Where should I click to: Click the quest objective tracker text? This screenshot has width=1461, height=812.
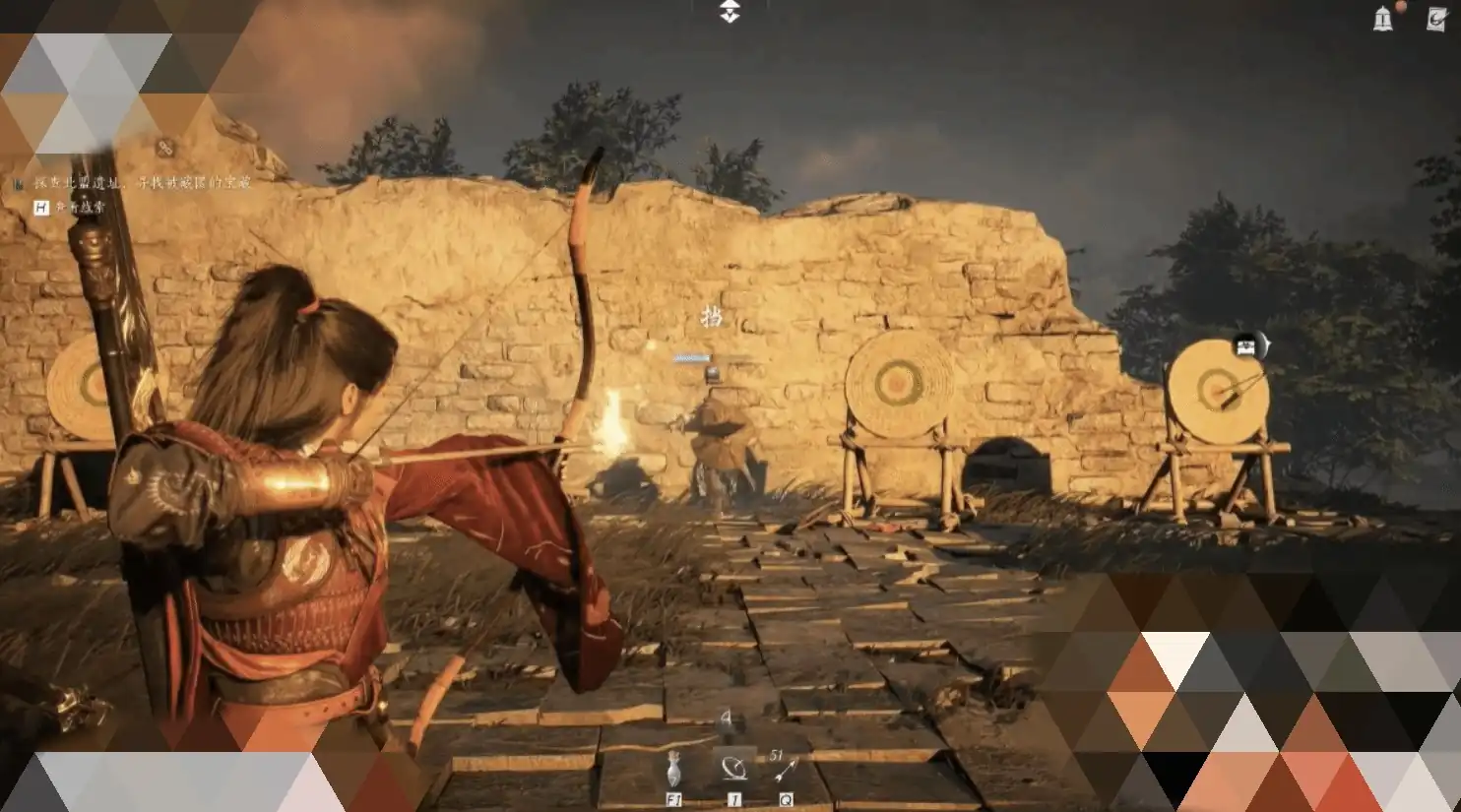(x=144, y=182)
